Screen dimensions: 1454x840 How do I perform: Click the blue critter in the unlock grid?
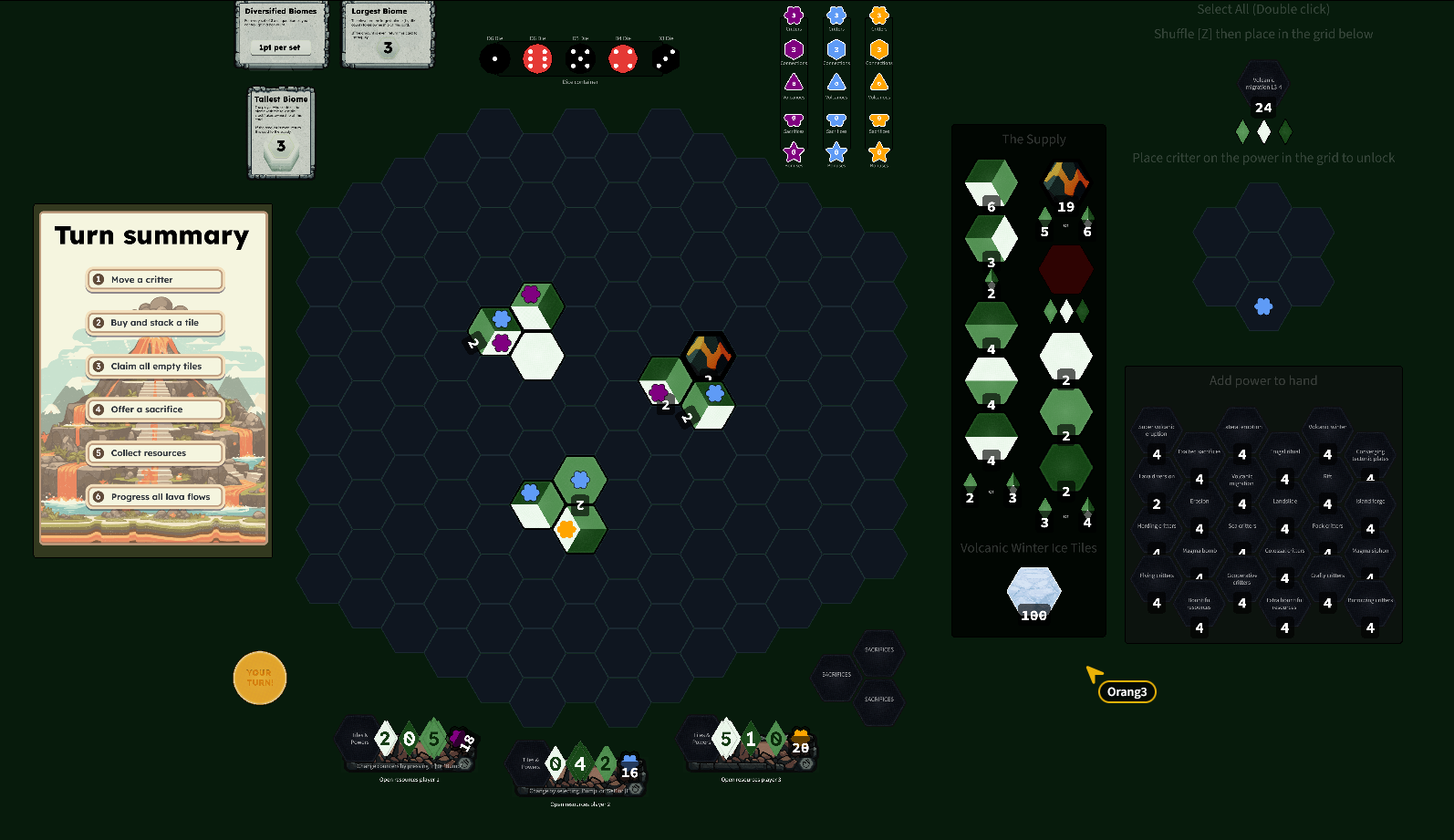pyautogui.click(x=1263, y=307)
